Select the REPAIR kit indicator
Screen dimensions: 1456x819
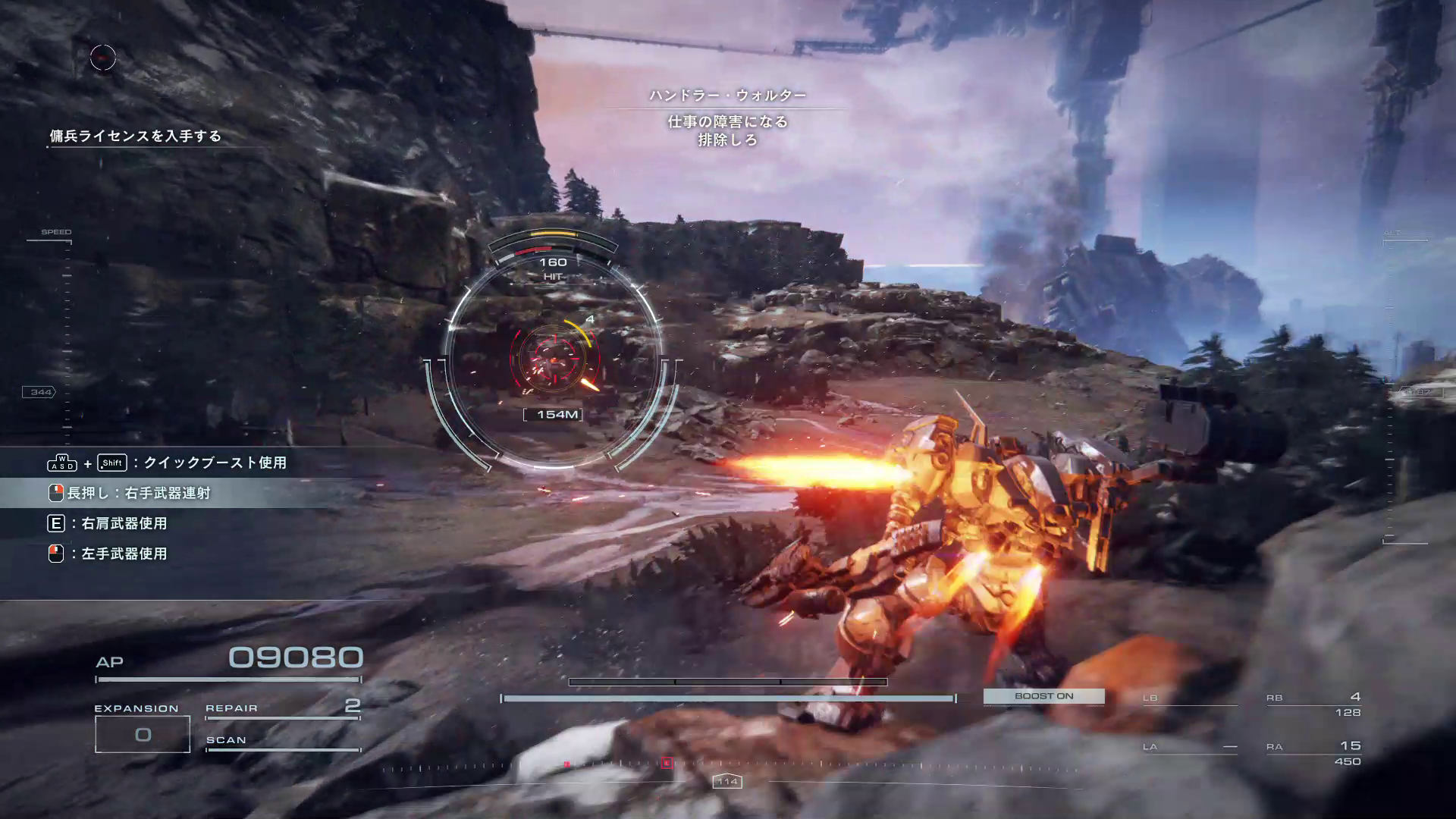(282, 708)
